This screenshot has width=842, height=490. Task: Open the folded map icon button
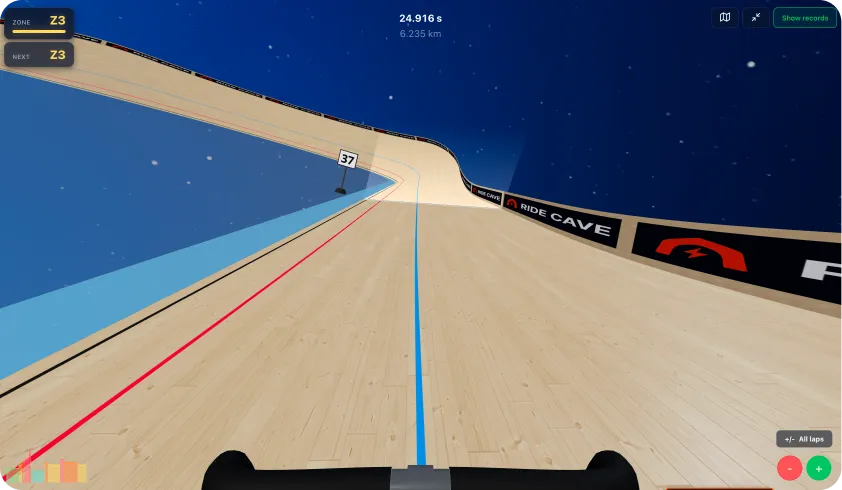[x=725, y=18]
